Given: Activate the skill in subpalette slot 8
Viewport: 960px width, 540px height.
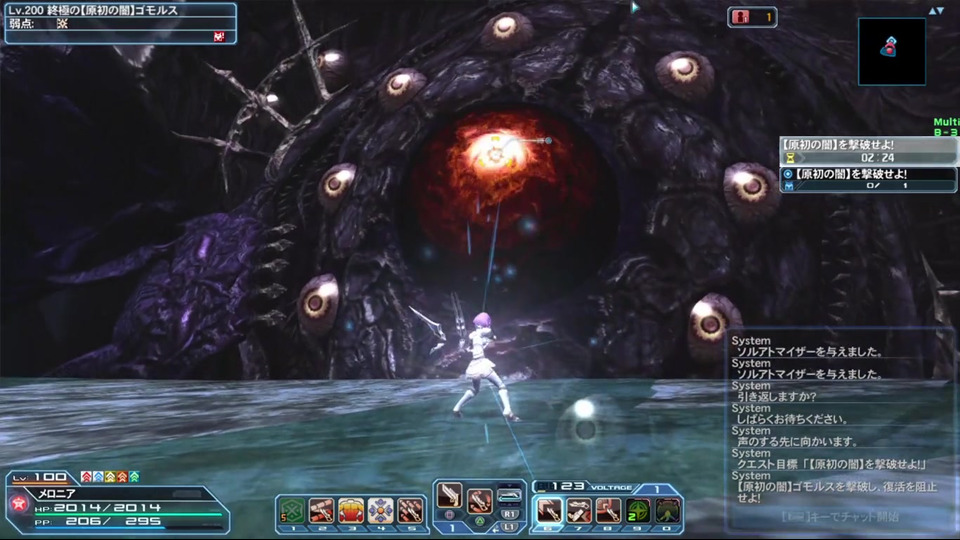Looking at the screenshot, I should tap(608, 510).
